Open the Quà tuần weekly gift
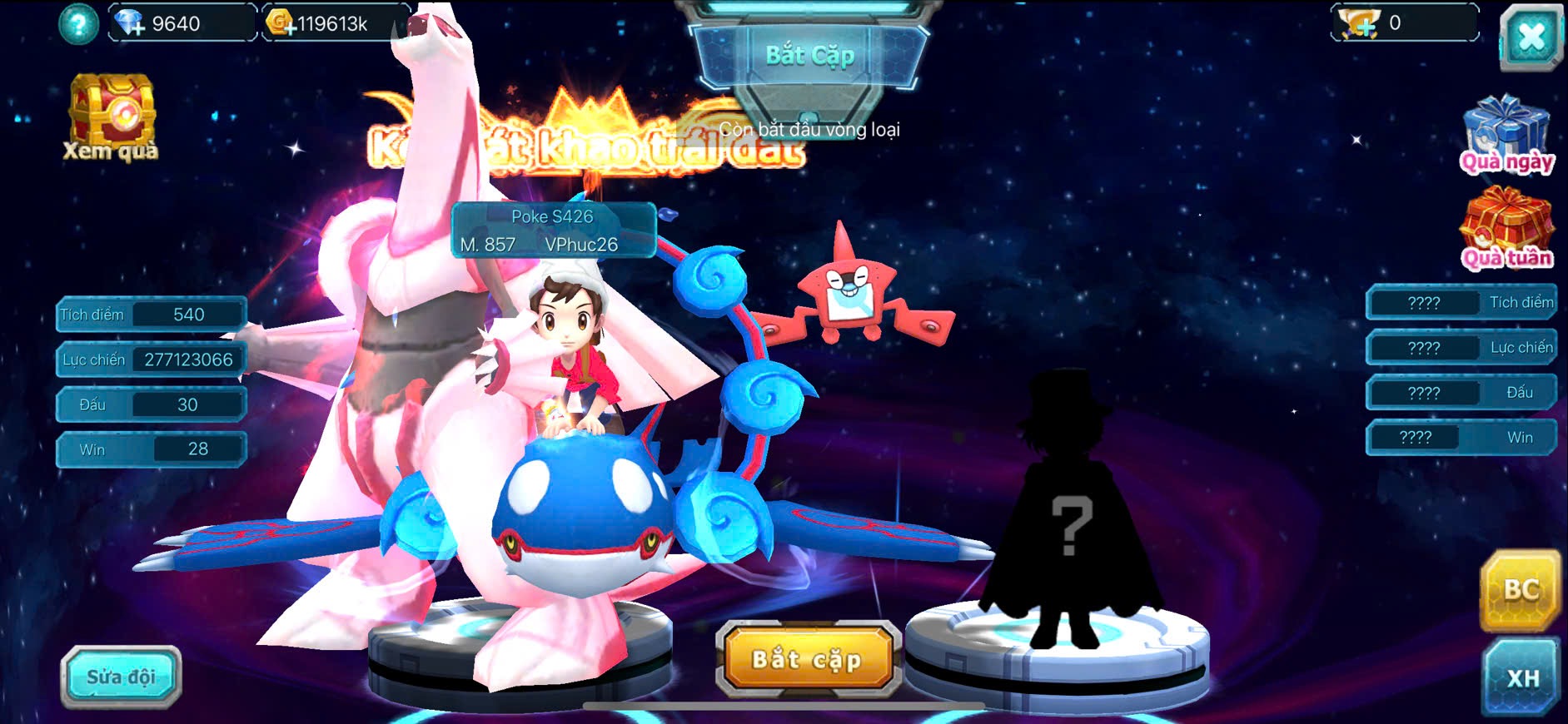This screenshot has width=1568, height=724. click(x=1506, y=228)
